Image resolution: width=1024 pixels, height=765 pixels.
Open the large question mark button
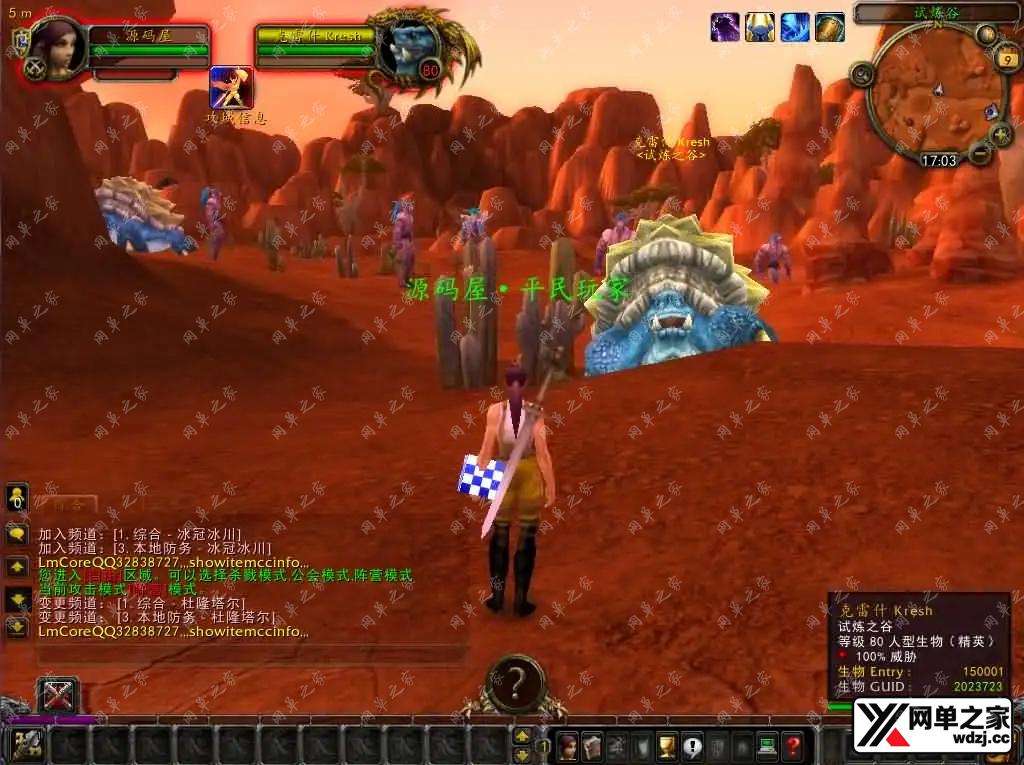(x=515, y=683)
